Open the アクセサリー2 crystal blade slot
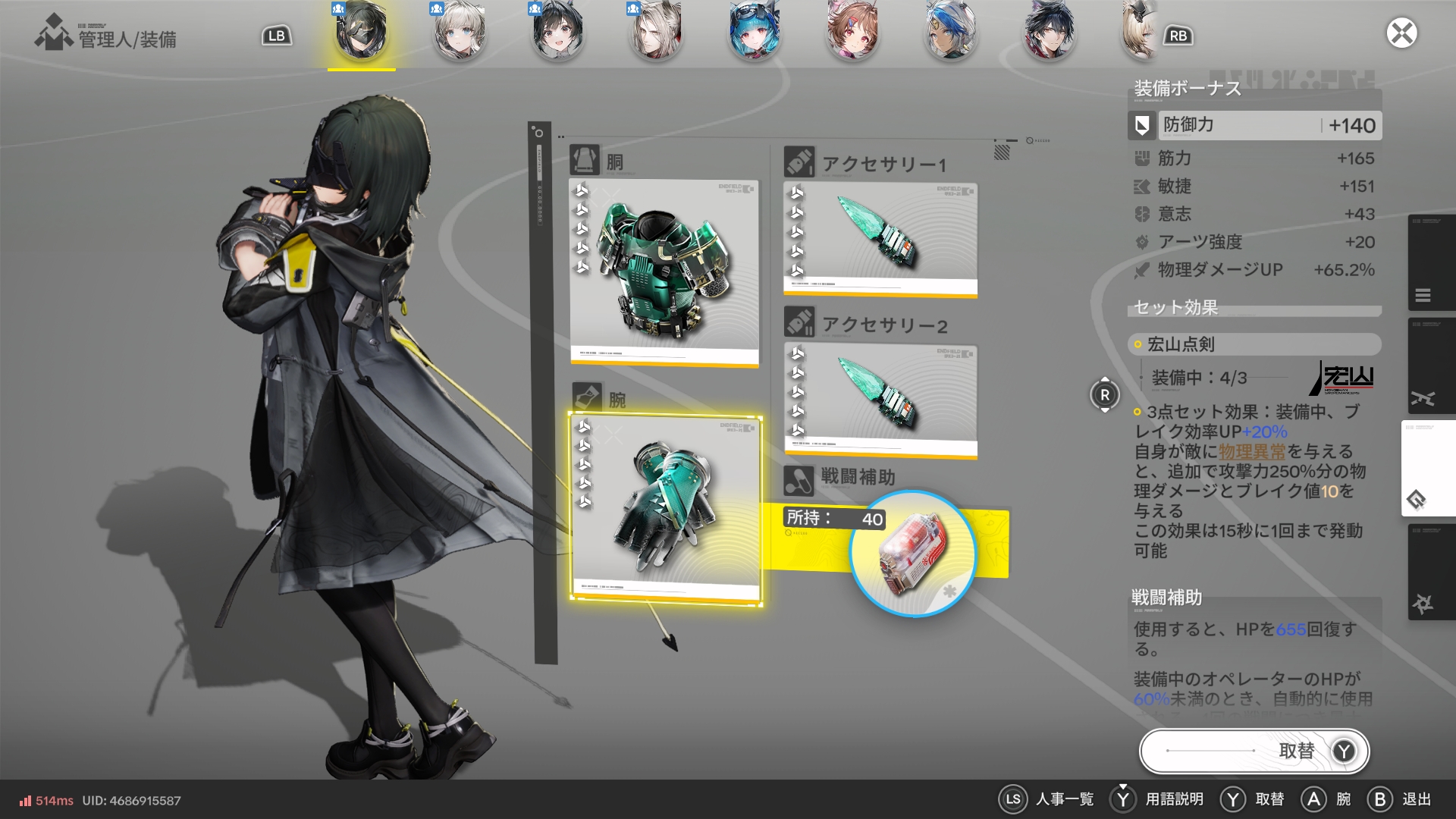Image resolution: width=1456 pixels, height=819 pixels. (880, 400)
